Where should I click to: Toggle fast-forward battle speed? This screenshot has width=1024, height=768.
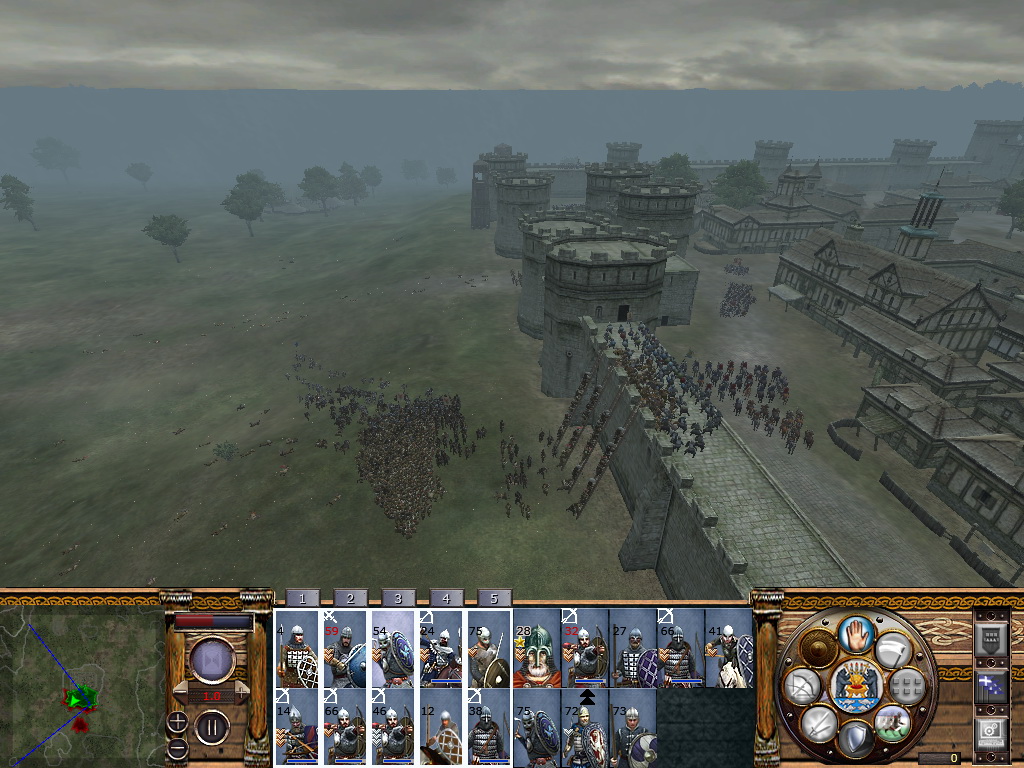click(x=211, y=661)
